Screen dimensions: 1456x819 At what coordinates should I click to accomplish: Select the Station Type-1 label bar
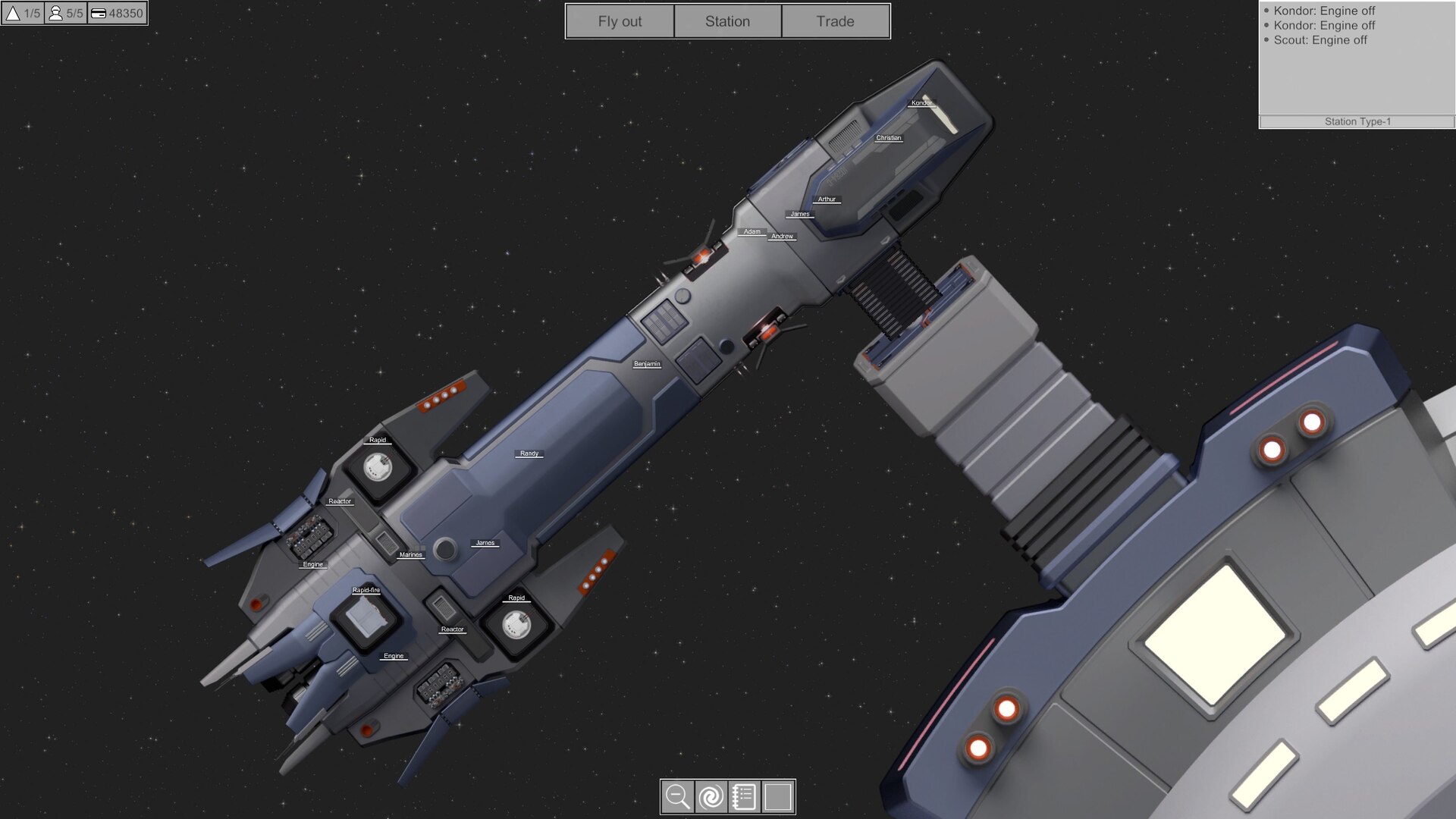click(x=1357, y=121)
